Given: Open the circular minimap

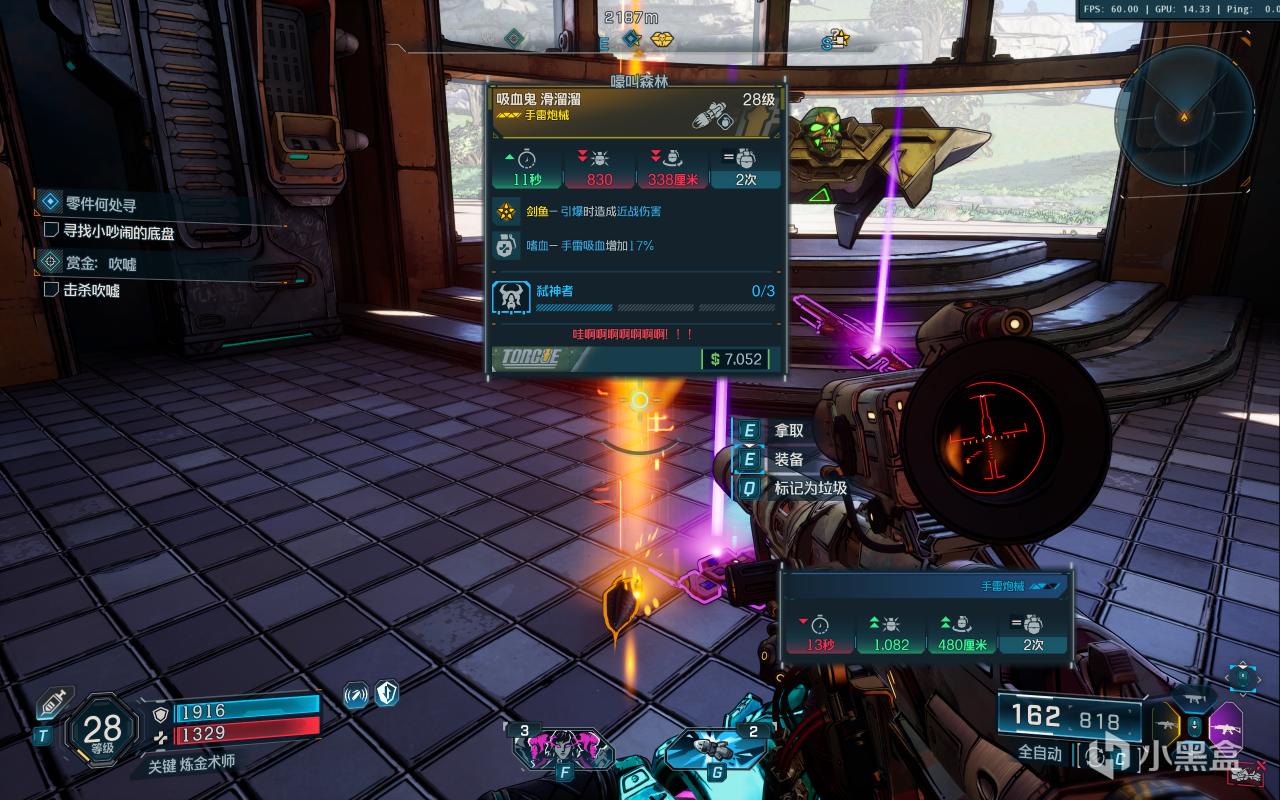Looking at the screenshot, I should 1184,116.
